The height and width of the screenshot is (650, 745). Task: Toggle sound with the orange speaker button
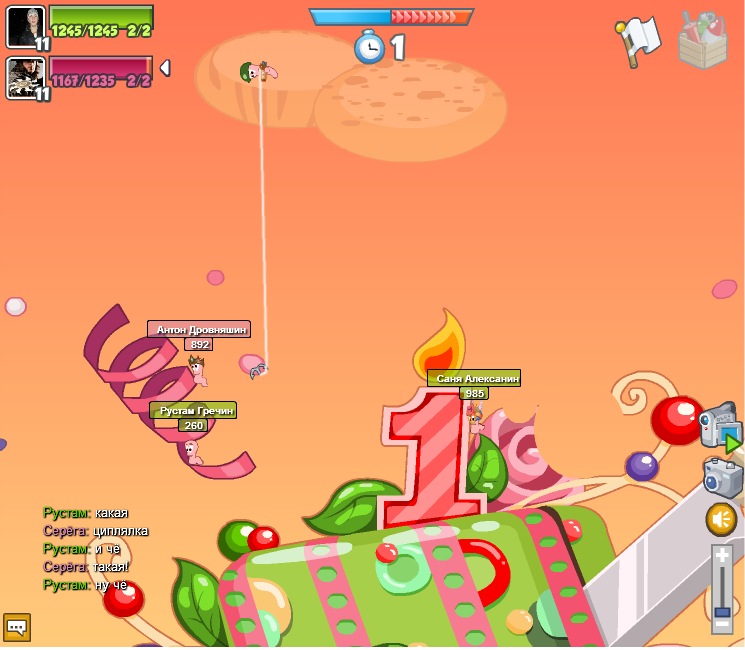click(x=721, y=519)
